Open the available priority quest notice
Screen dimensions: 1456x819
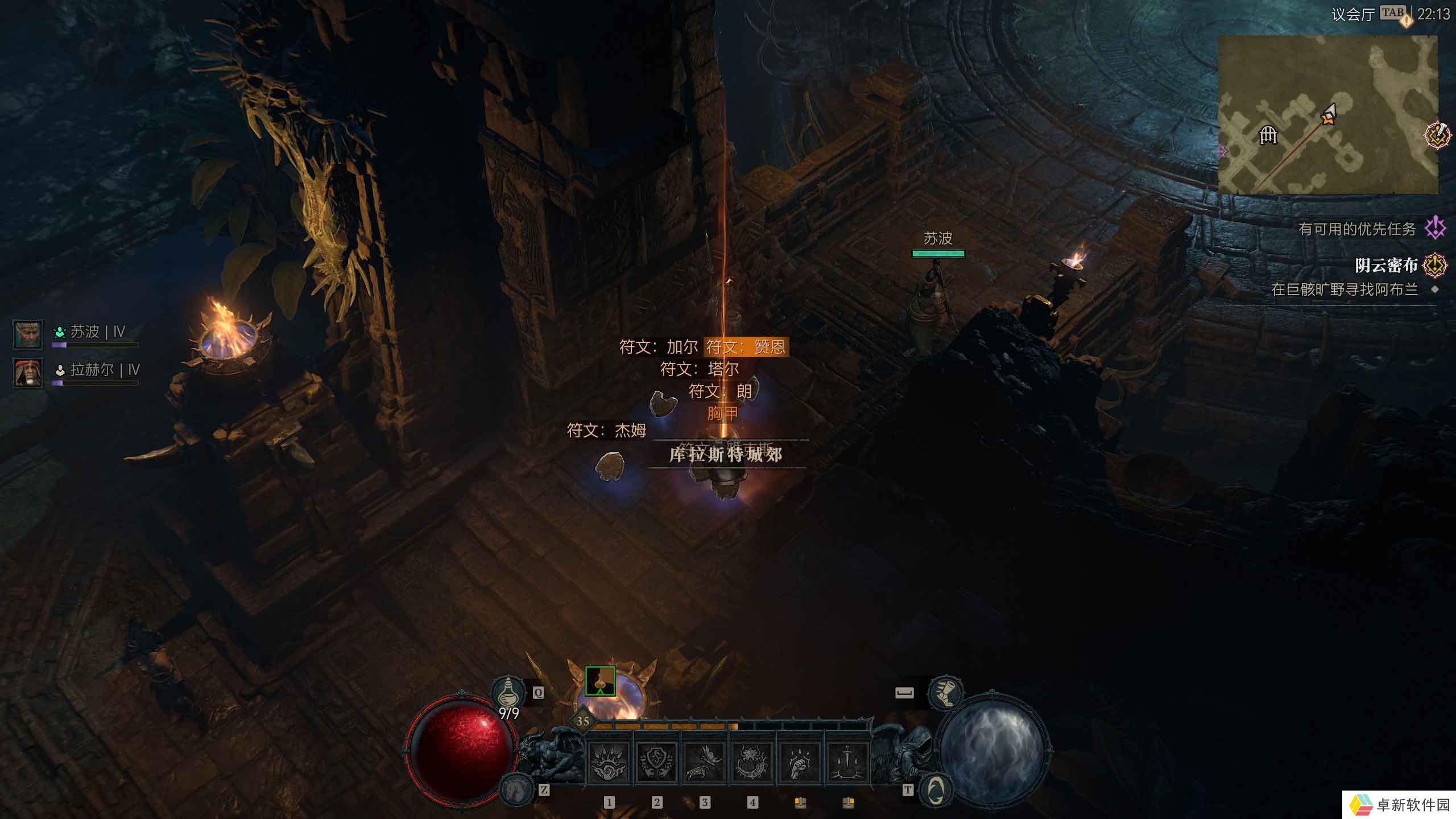[x=1357, y=229]
